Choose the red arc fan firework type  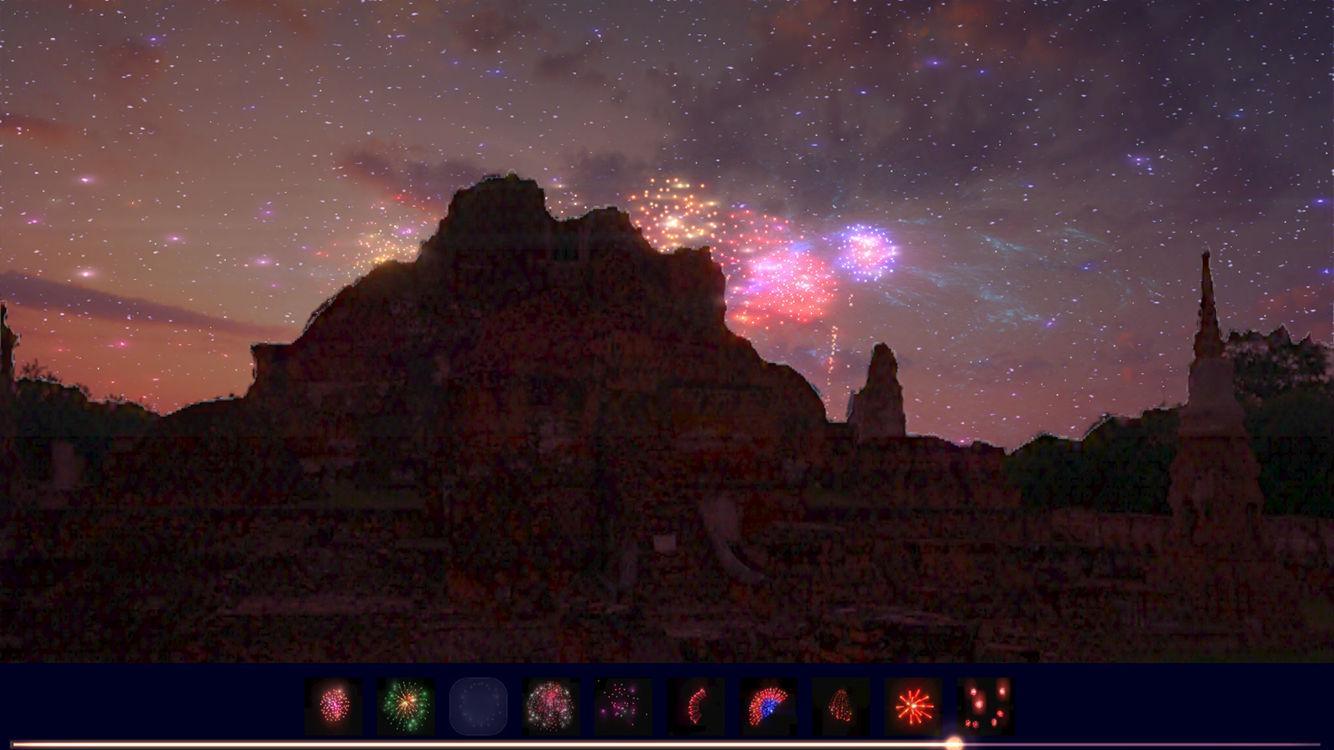[694, 705]
